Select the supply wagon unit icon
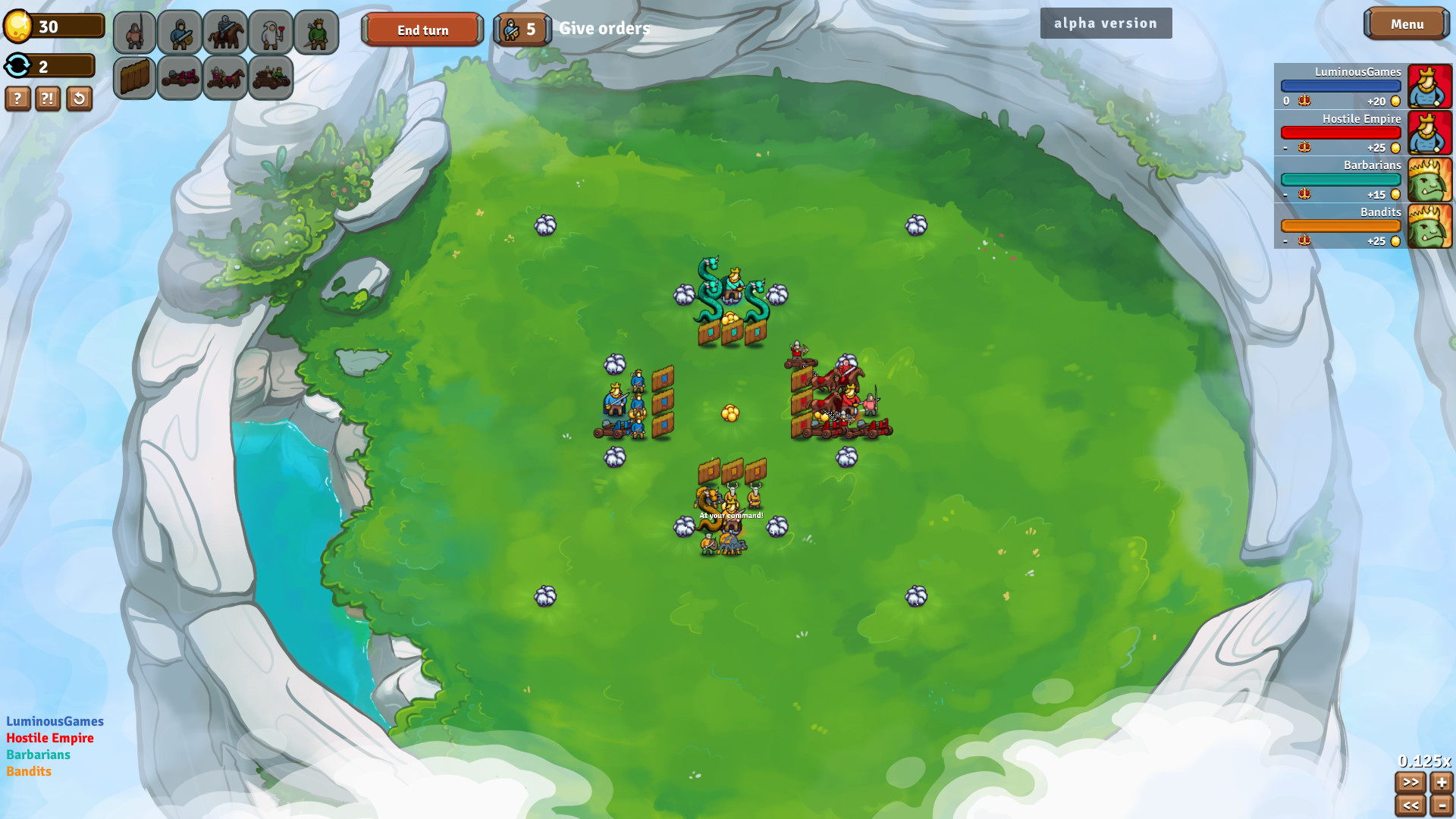Viewport: 1456px width, 819px height. (271, 77)
